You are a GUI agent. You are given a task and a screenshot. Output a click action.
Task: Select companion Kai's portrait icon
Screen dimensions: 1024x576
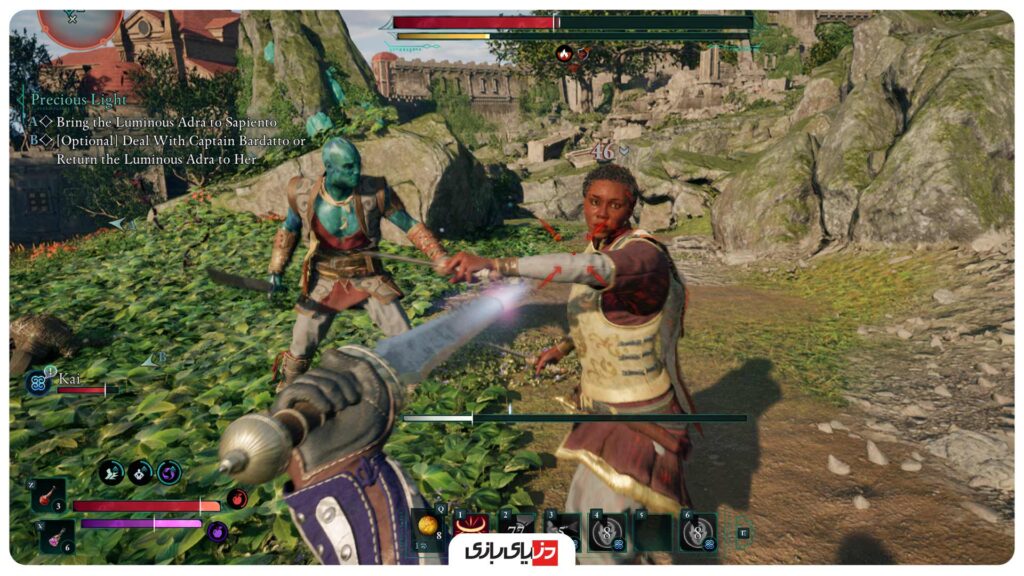click(38, 383)
